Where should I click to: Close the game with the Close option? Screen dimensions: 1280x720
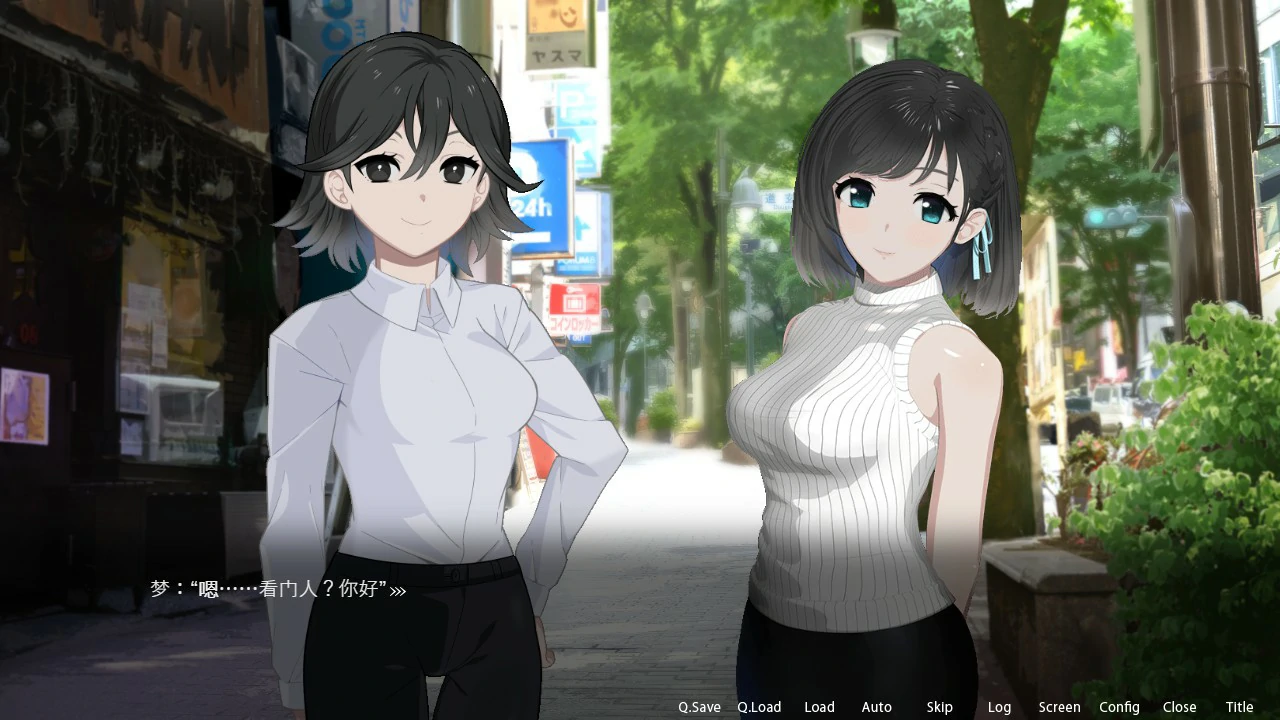(x=1179, y=707)
